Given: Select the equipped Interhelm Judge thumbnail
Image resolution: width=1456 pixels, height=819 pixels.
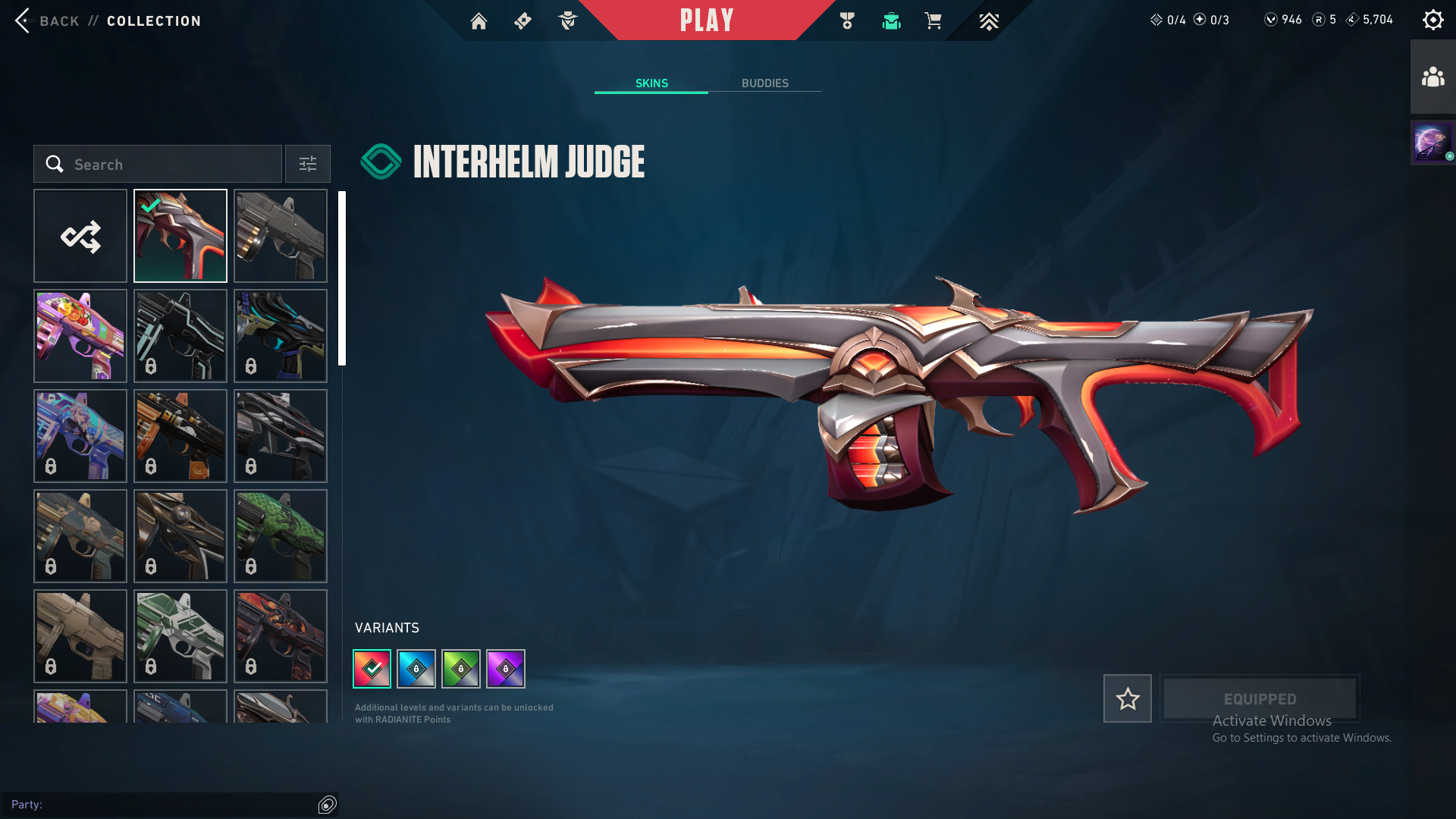Looking at the screenshot, I should tap(180, 236).
